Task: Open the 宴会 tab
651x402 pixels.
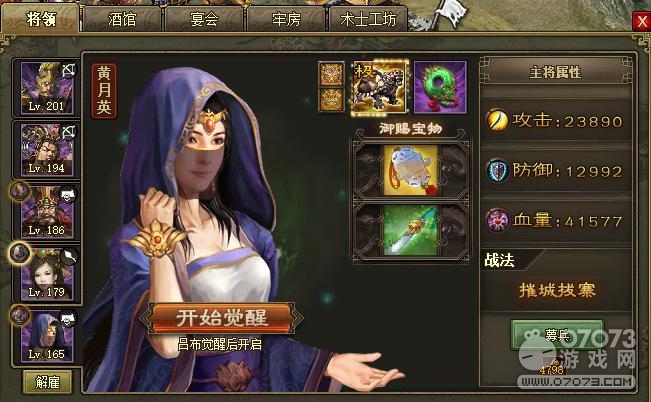Action: coord(203,18)
